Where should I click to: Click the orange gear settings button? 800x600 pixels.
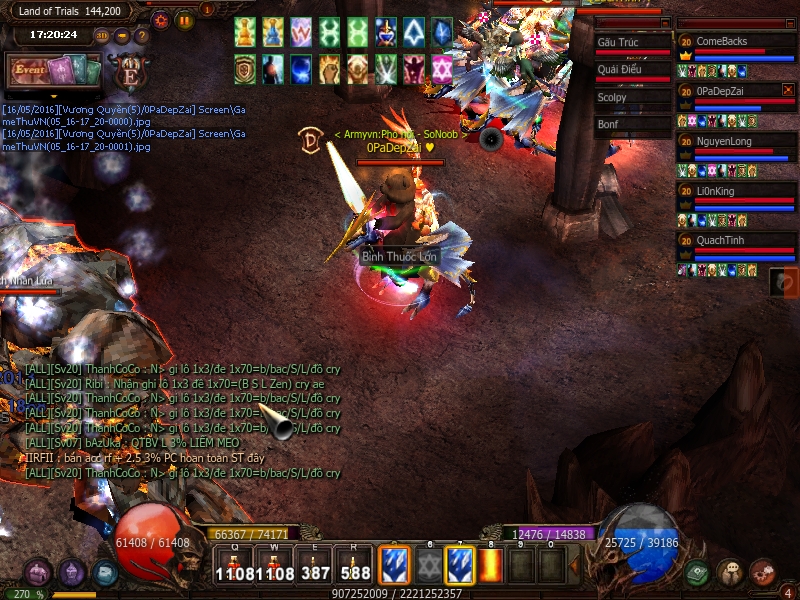(162, 19)
